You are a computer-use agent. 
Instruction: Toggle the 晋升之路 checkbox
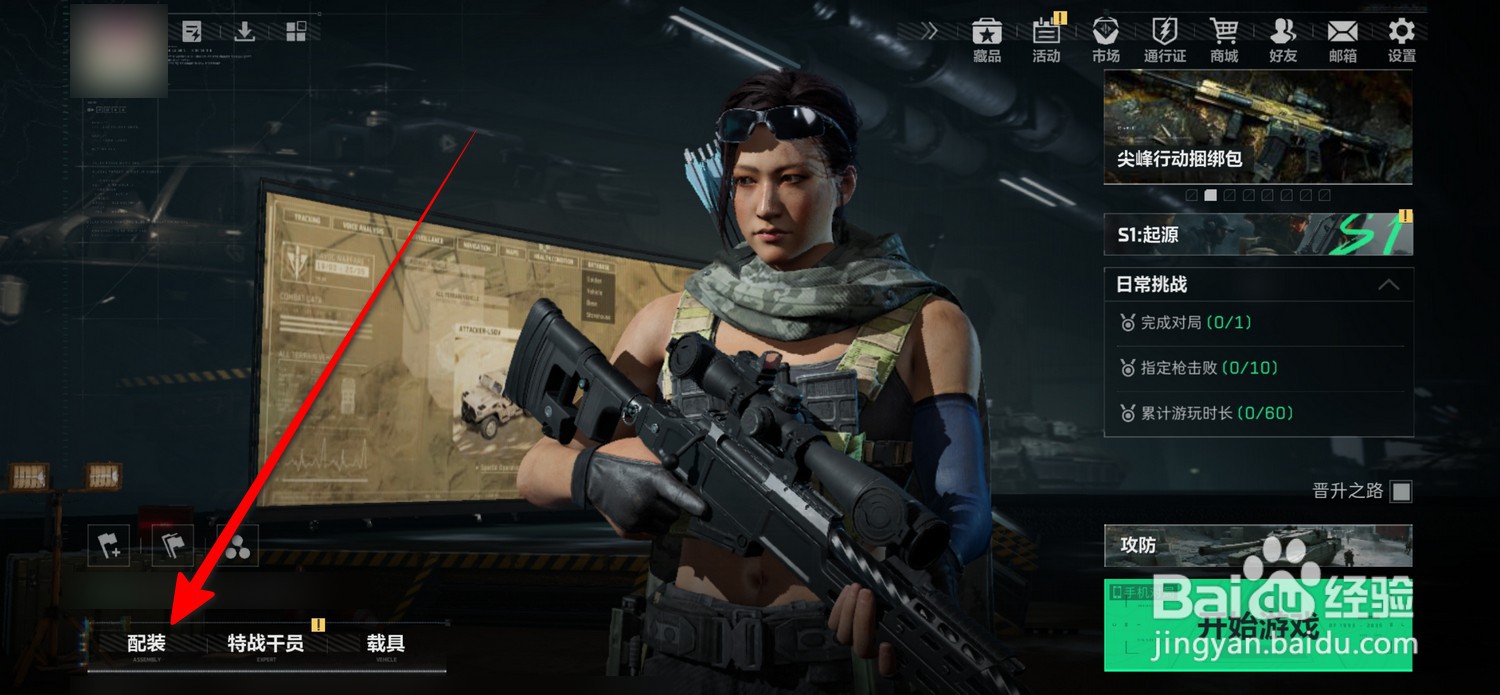point(1402,491)
